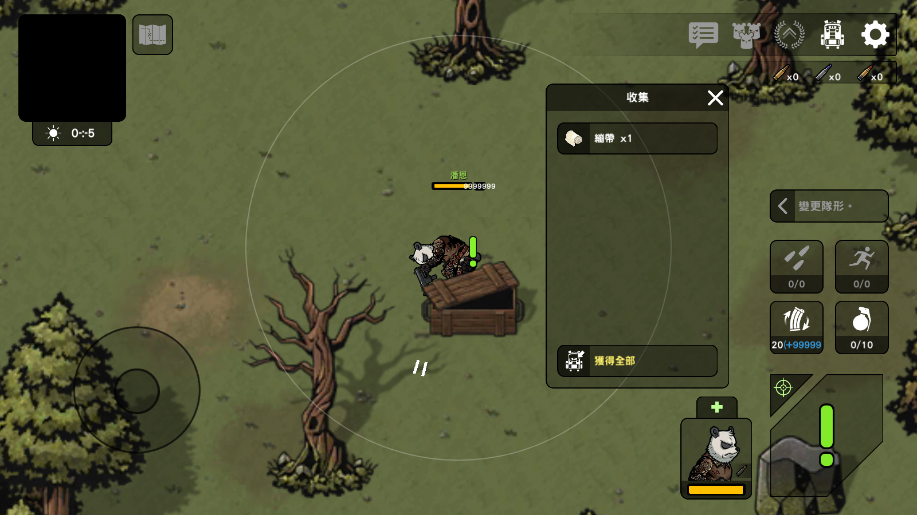The width and height of the screenshot is (917, 515).
Task: Toggle the crosshair aim button
Action: [x=783, y=387]
